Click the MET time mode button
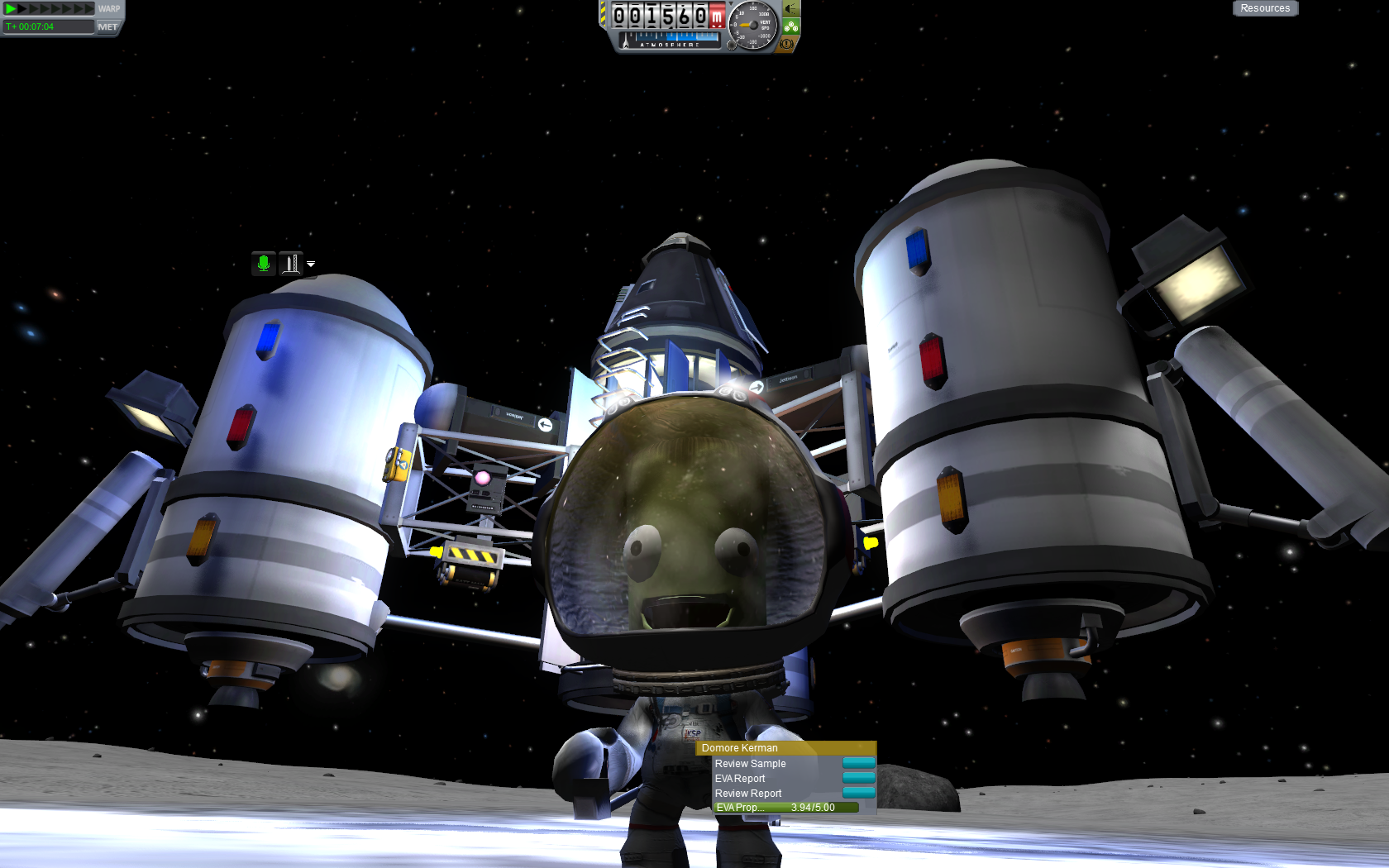The image size is (1389, 868). coord(107,27)
